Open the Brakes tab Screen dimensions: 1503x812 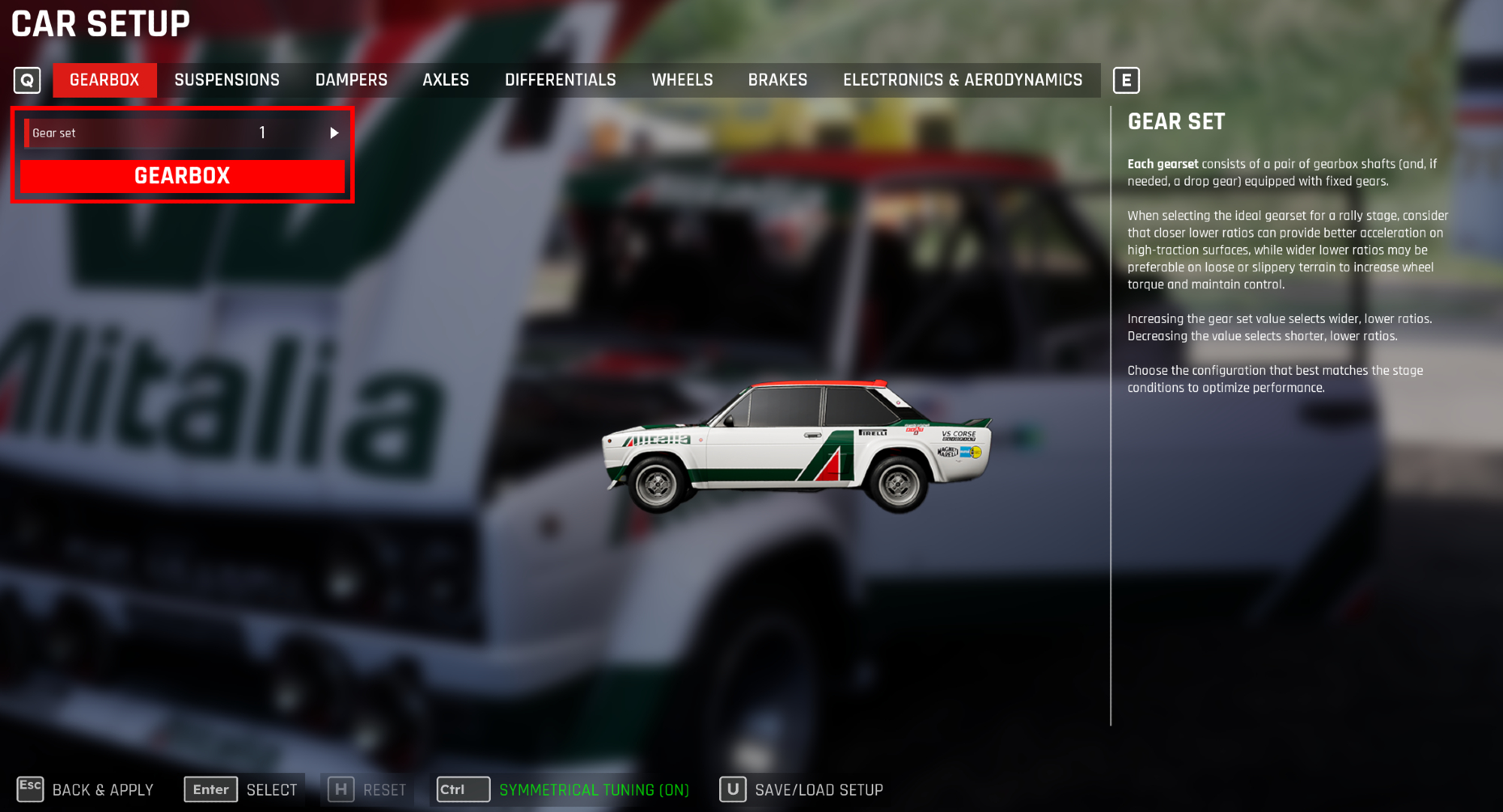point(777,80)
